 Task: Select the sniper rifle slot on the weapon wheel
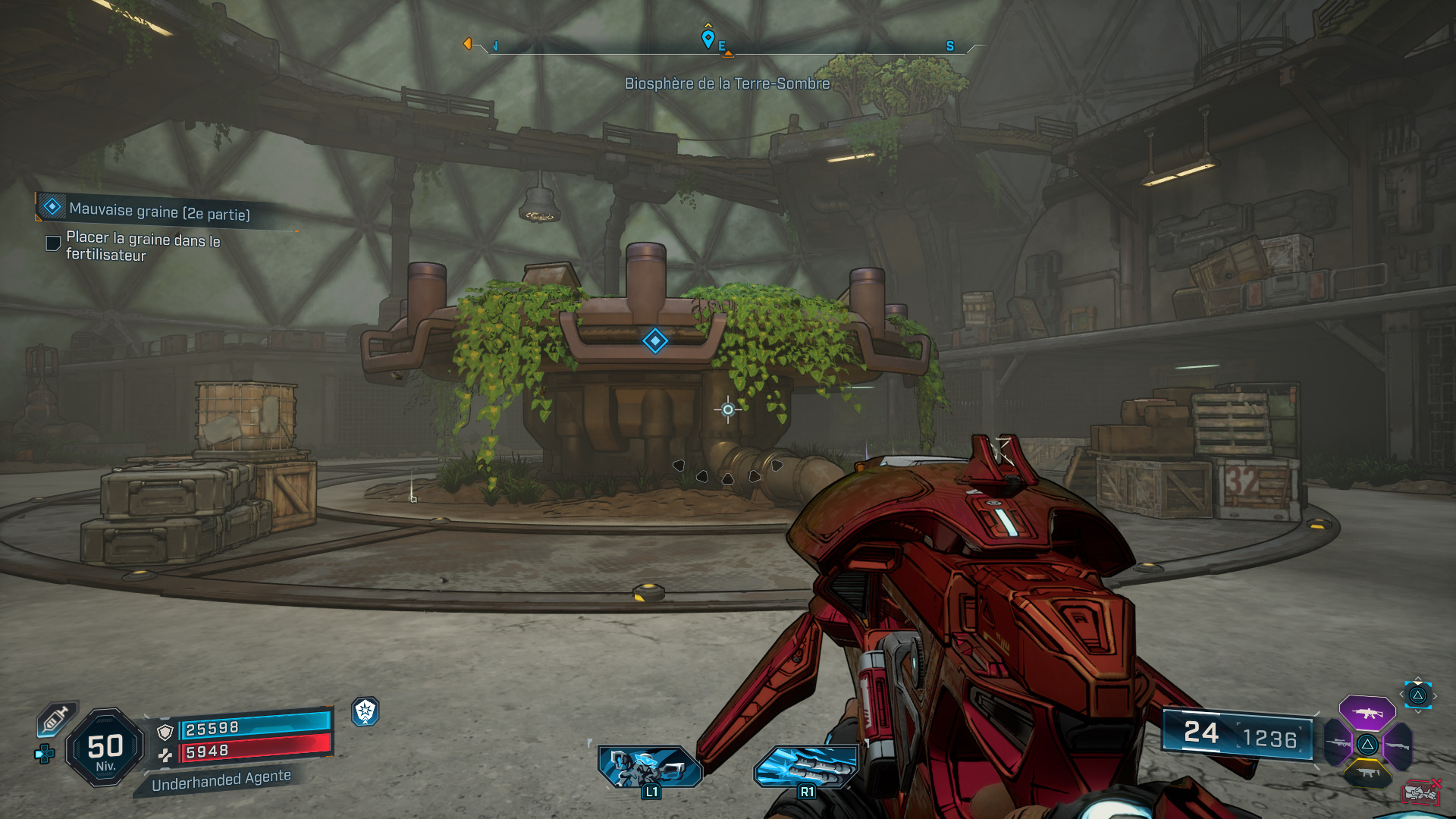point(1338,744)
